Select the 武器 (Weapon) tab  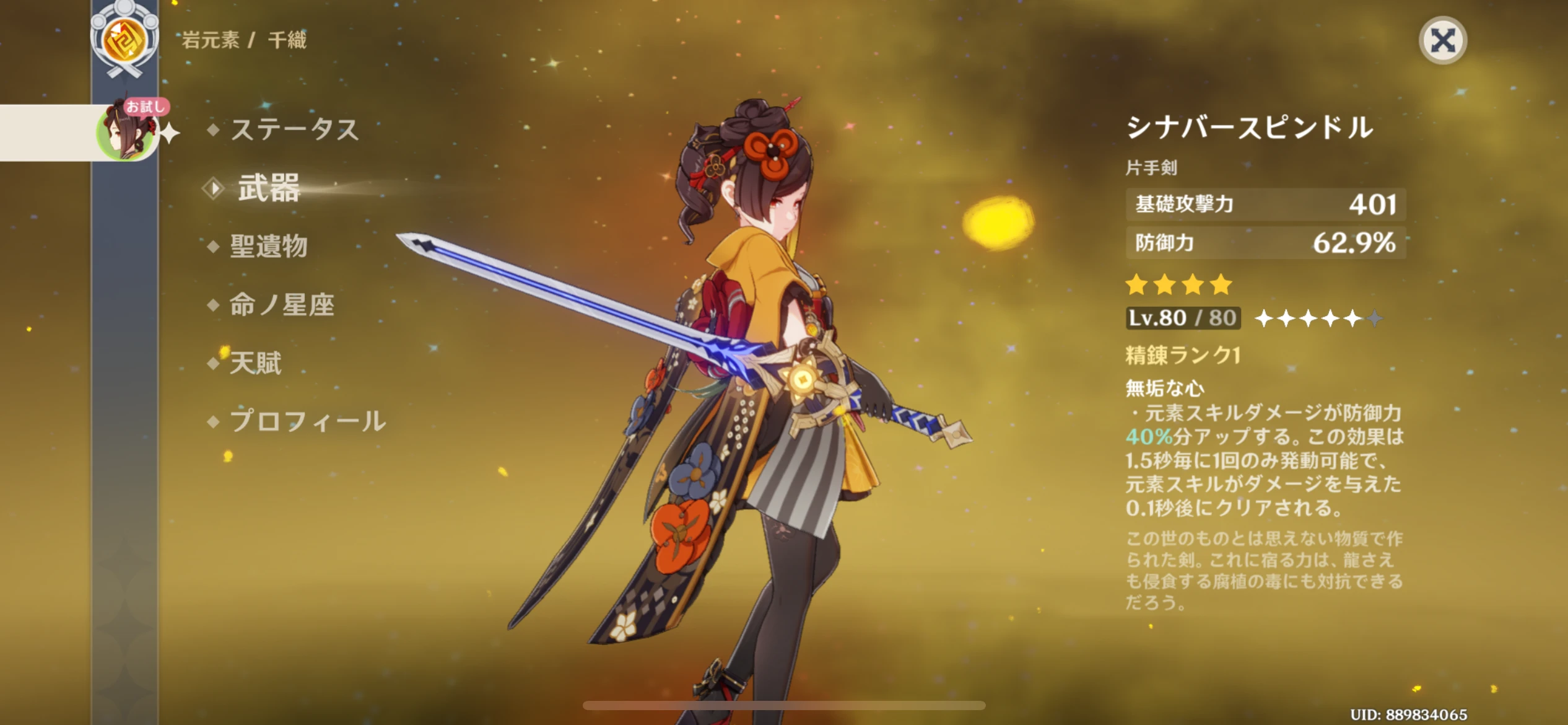click(x=269, y=188)
